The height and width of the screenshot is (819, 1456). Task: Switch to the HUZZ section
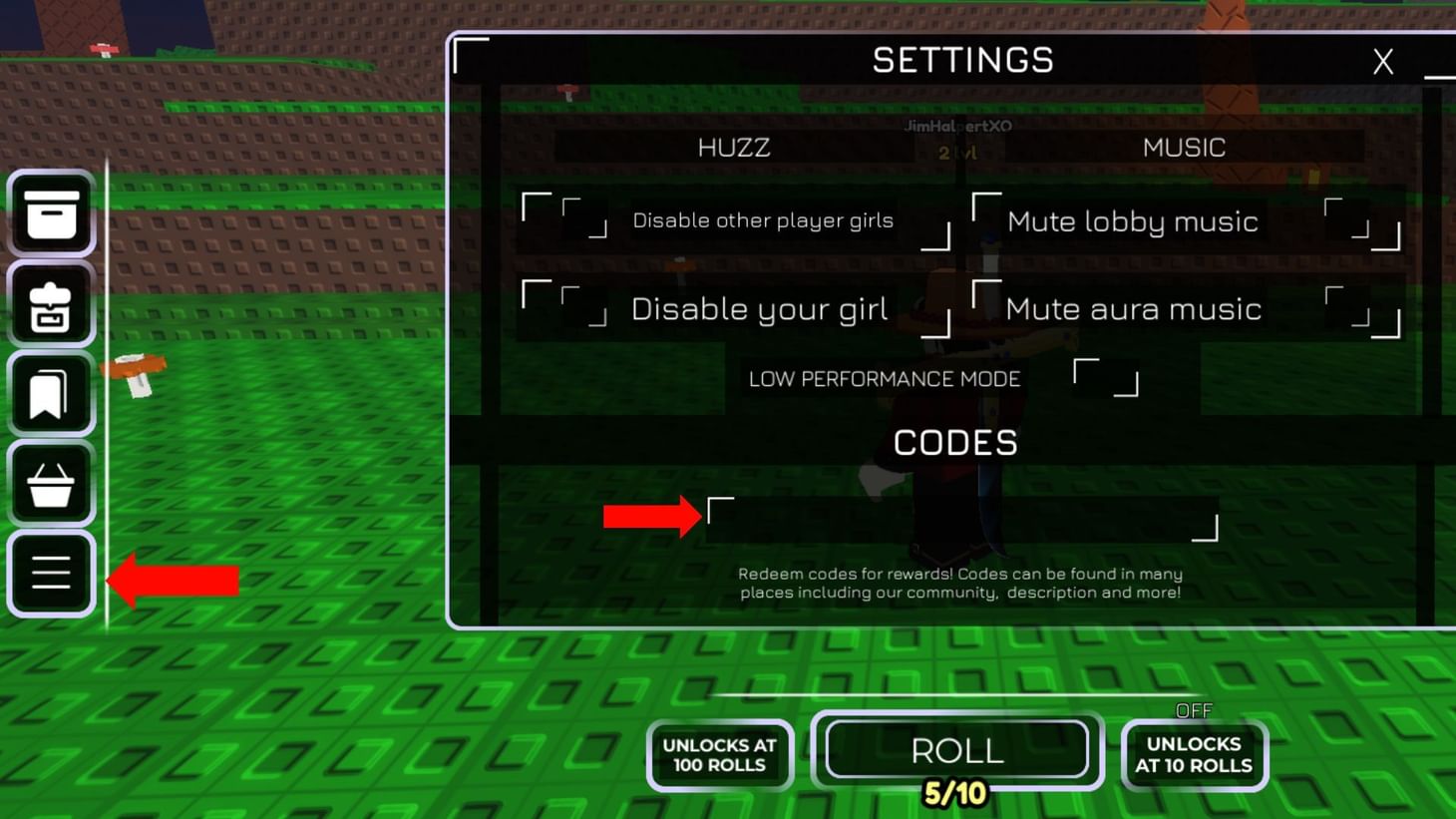click(736, 147)
